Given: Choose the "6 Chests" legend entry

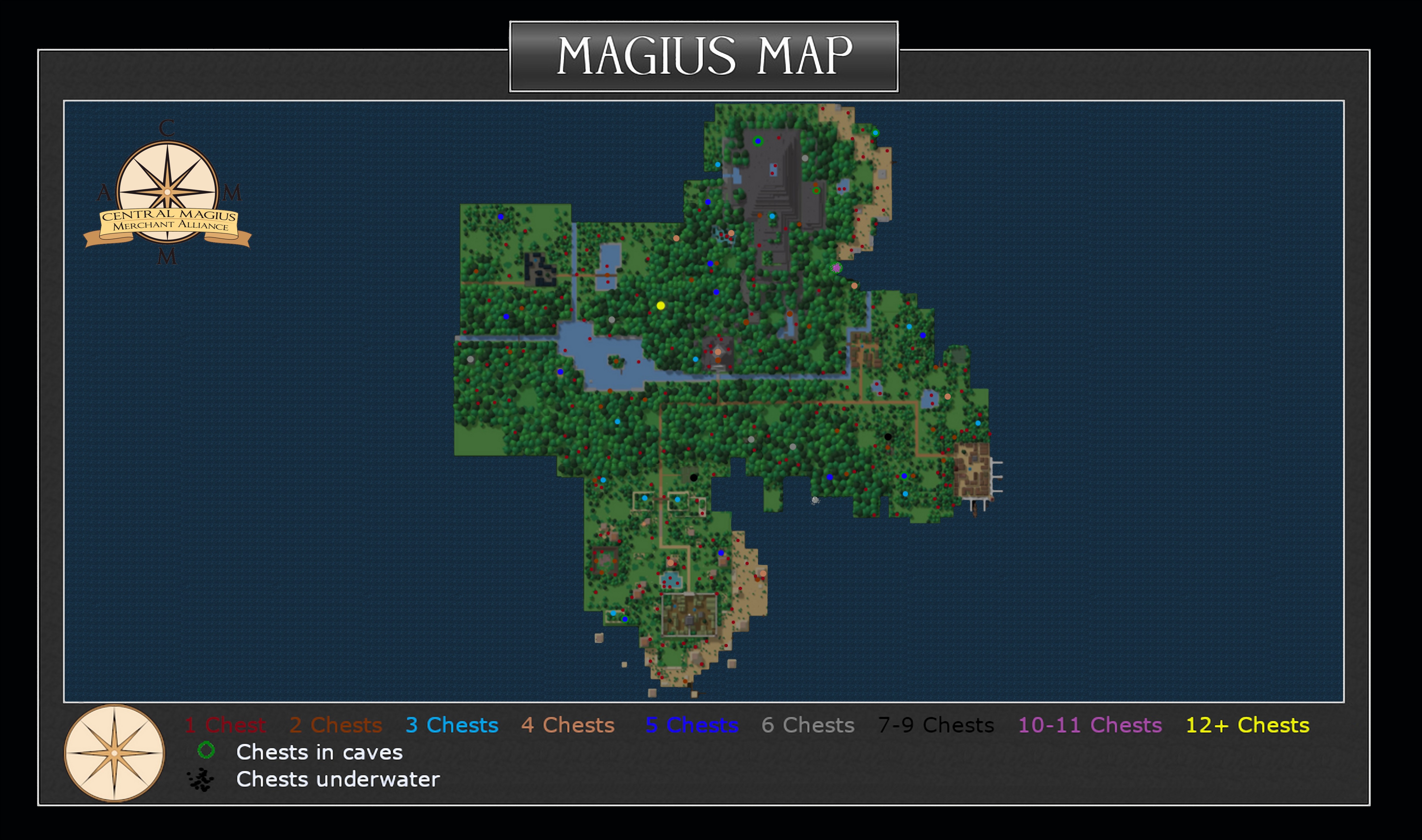Looking at the screenshot, I should (x=808, y=725).
